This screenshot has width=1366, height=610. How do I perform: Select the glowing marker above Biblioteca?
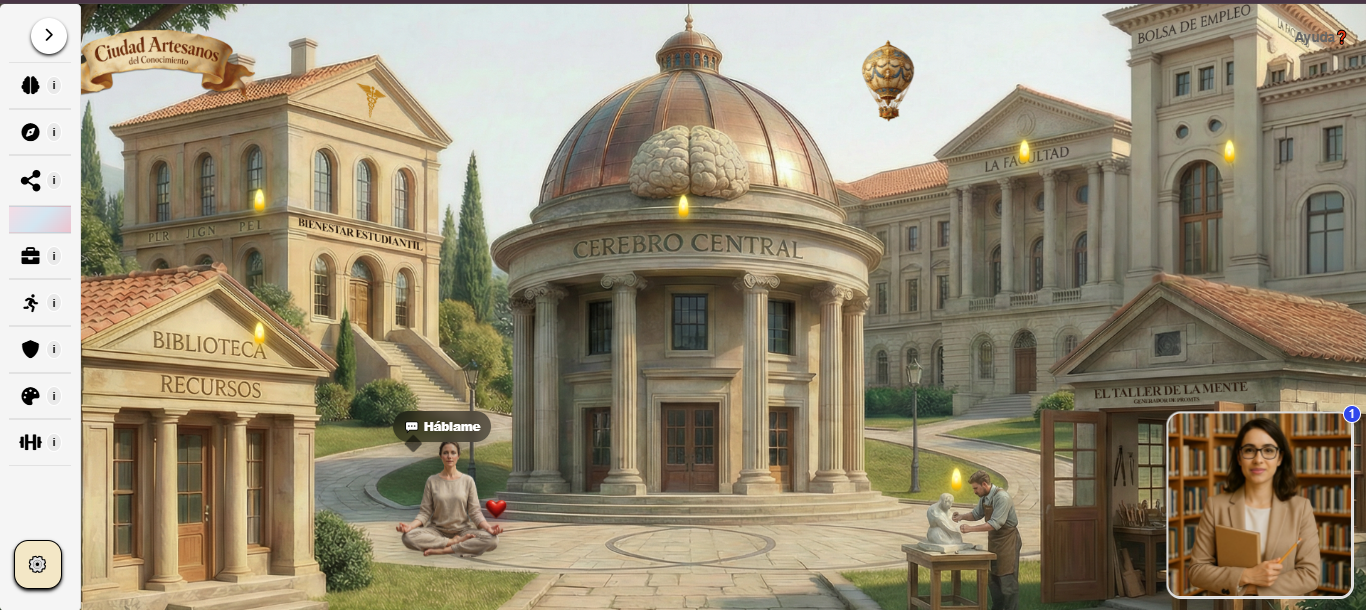click(x=259, y=332)
